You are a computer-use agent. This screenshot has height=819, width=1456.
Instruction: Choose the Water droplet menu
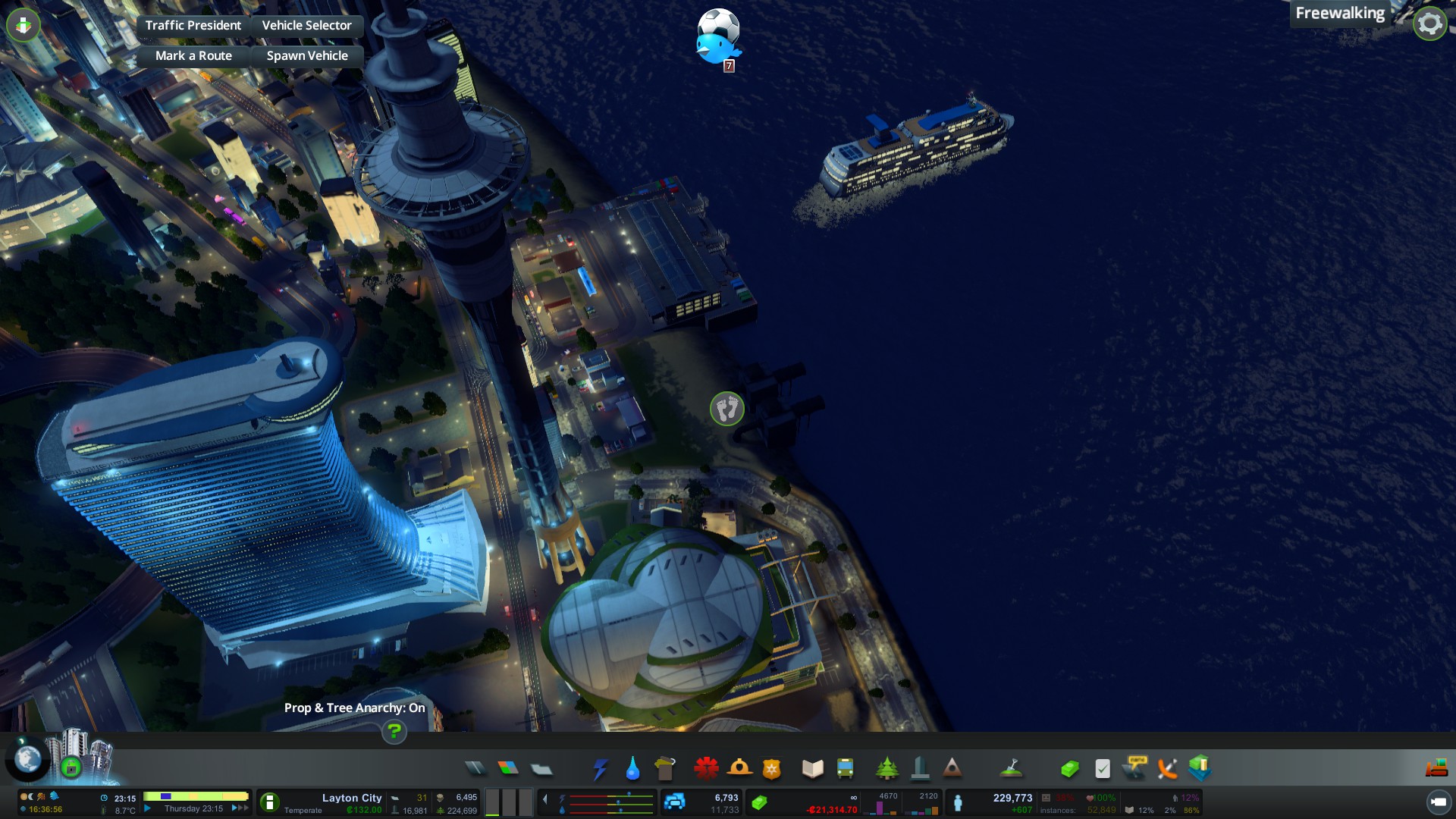(632, 769)
